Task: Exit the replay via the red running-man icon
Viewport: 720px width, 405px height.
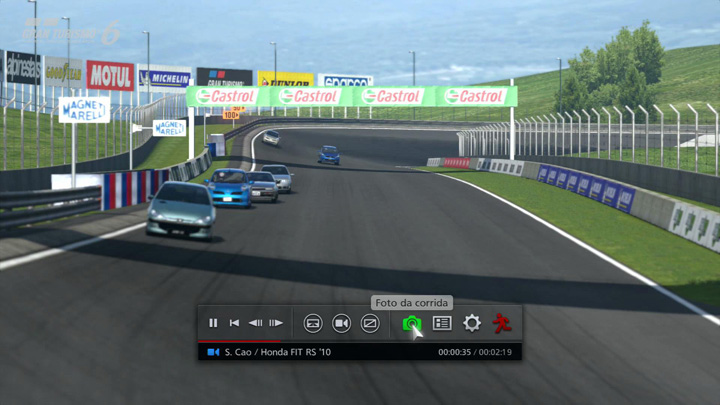Action: (502, 323)
